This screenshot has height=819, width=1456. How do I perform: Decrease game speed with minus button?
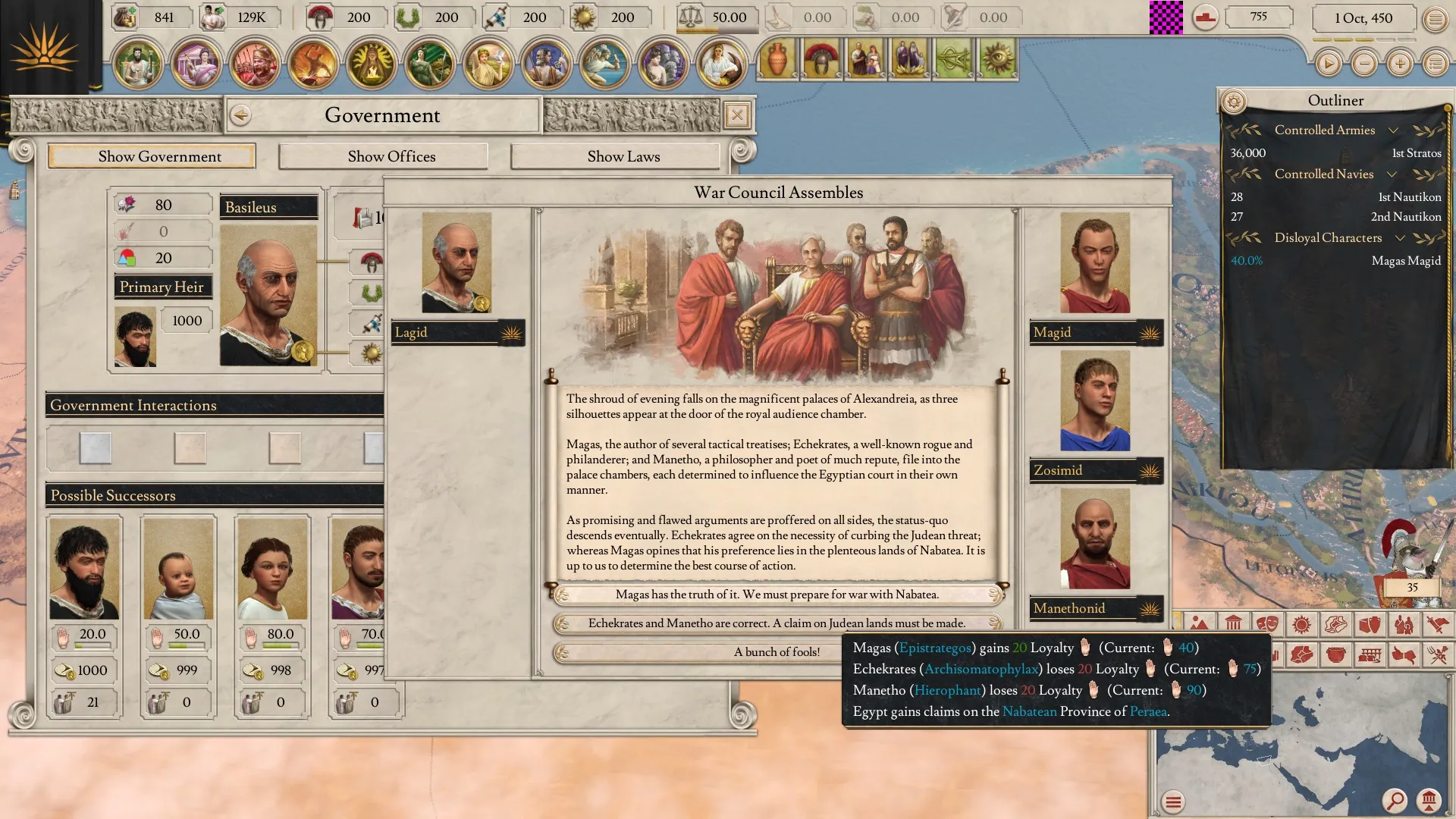tap(1364, 64)
